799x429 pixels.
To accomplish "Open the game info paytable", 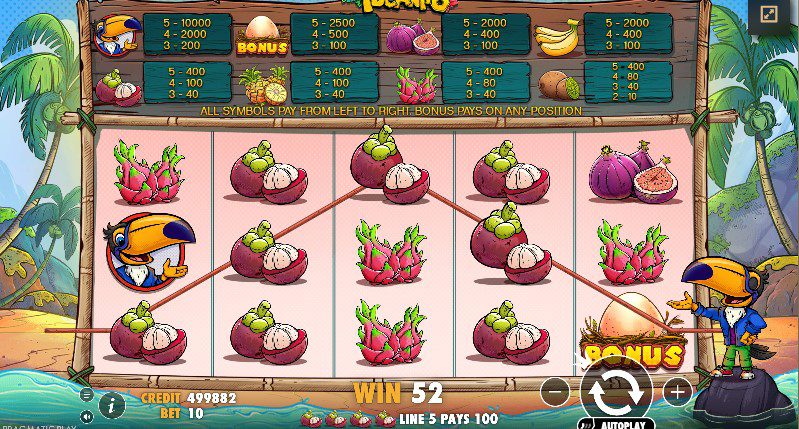I will click(112, 404).
